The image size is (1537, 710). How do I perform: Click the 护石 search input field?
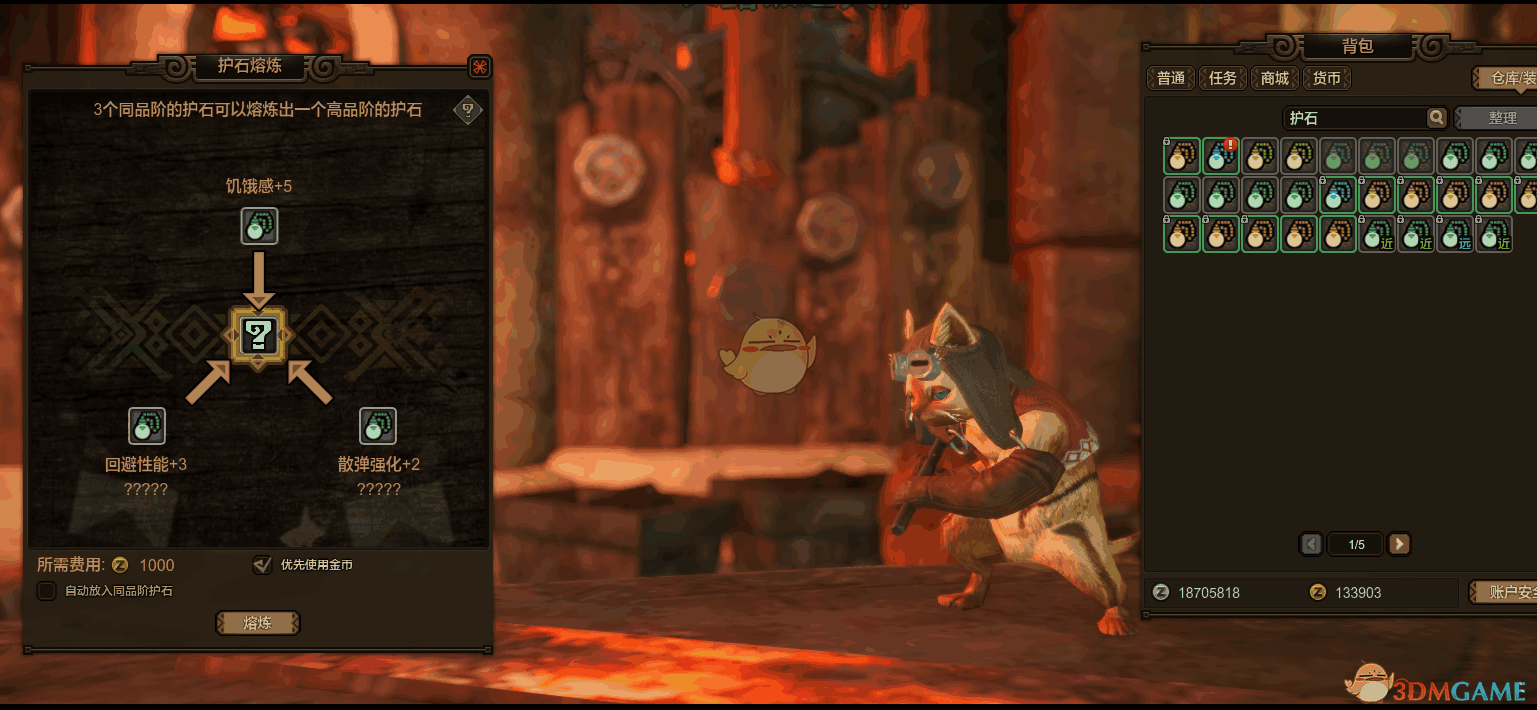[x=1354, y=118]
